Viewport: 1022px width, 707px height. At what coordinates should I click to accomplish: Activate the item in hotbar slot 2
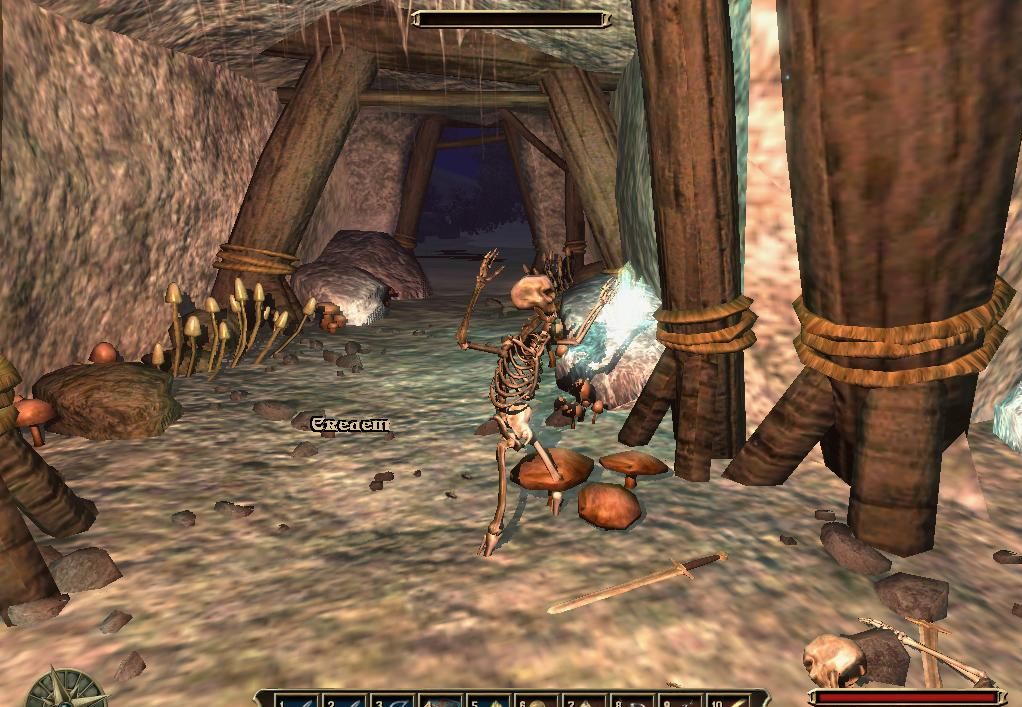point(342,701)
